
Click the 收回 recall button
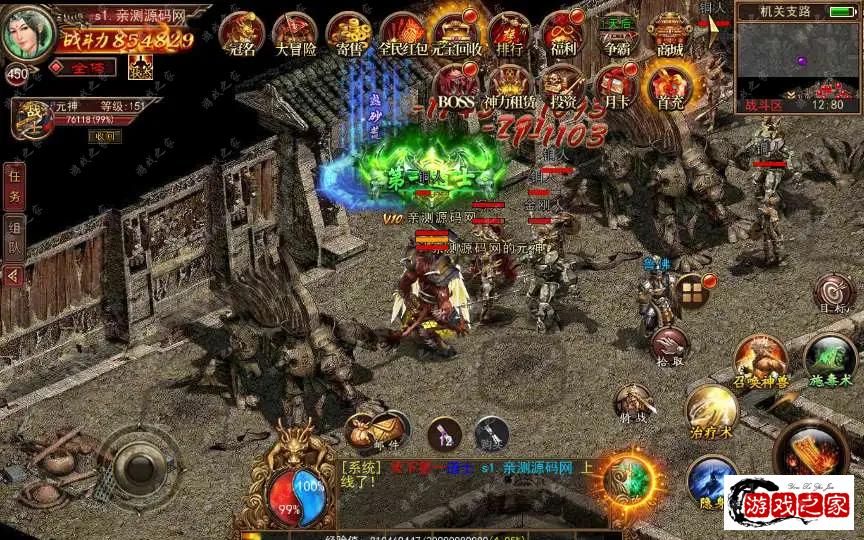point(102,136)
